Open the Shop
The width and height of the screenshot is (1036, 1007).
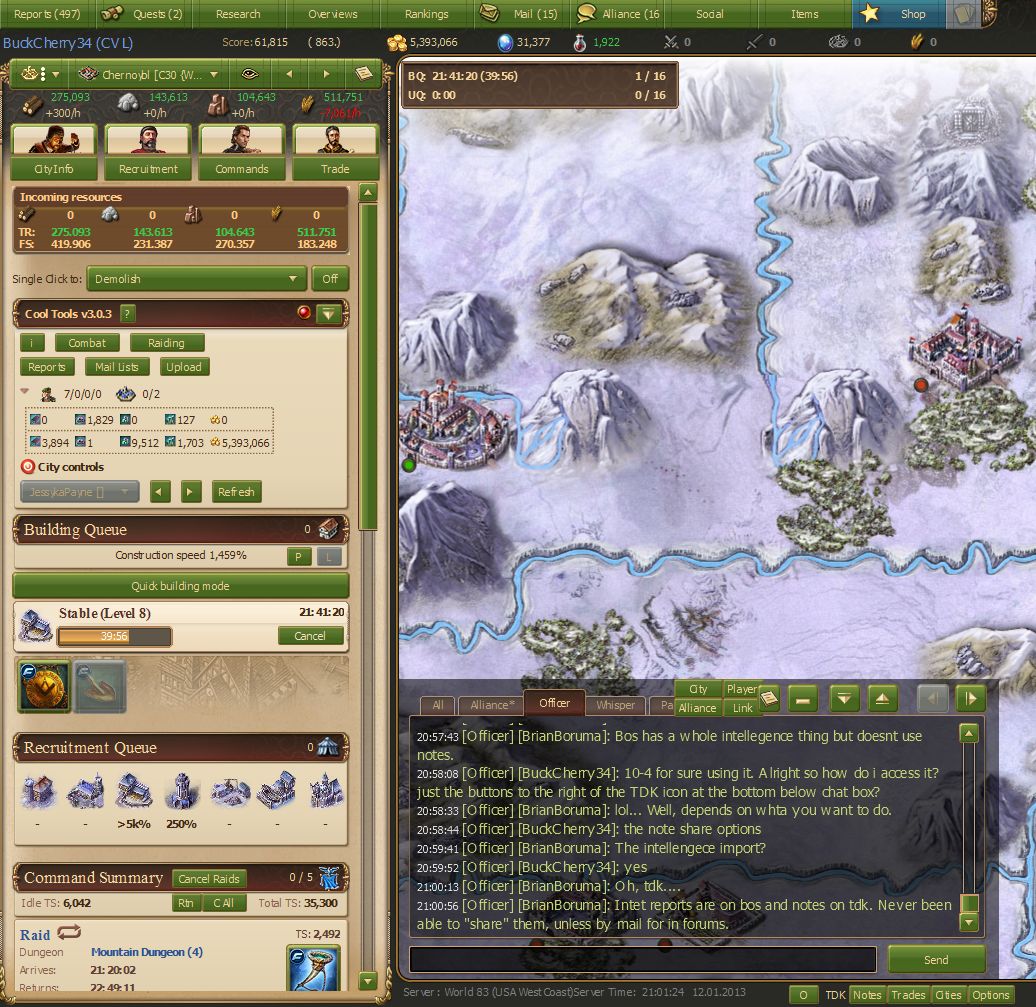[898, 14]
